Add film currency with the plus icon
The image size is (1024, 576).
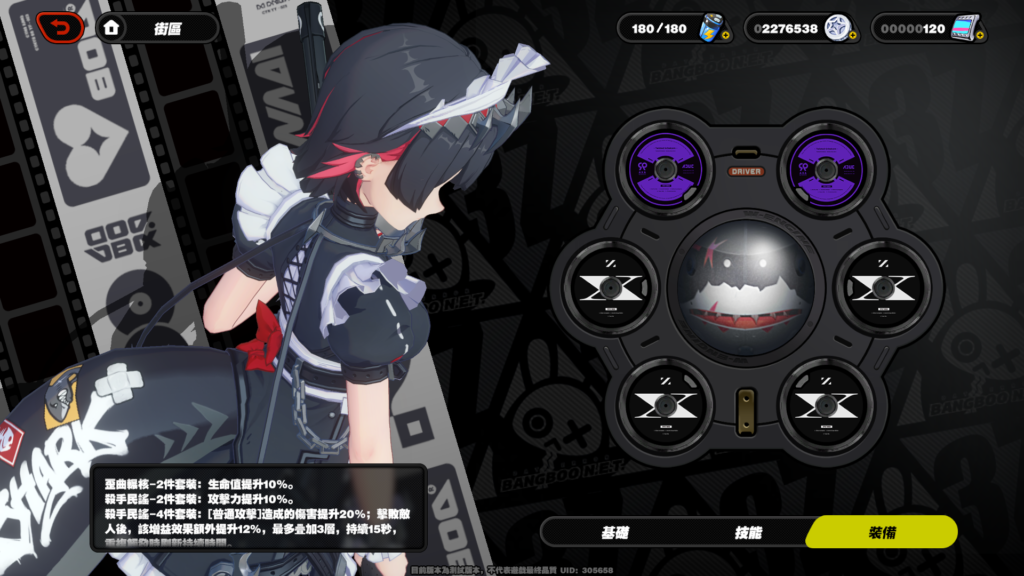[980, 36]
